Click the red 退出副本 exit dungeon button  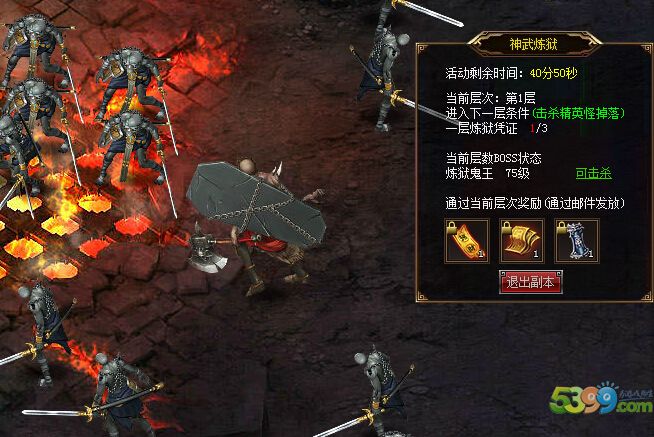(530, 283)
